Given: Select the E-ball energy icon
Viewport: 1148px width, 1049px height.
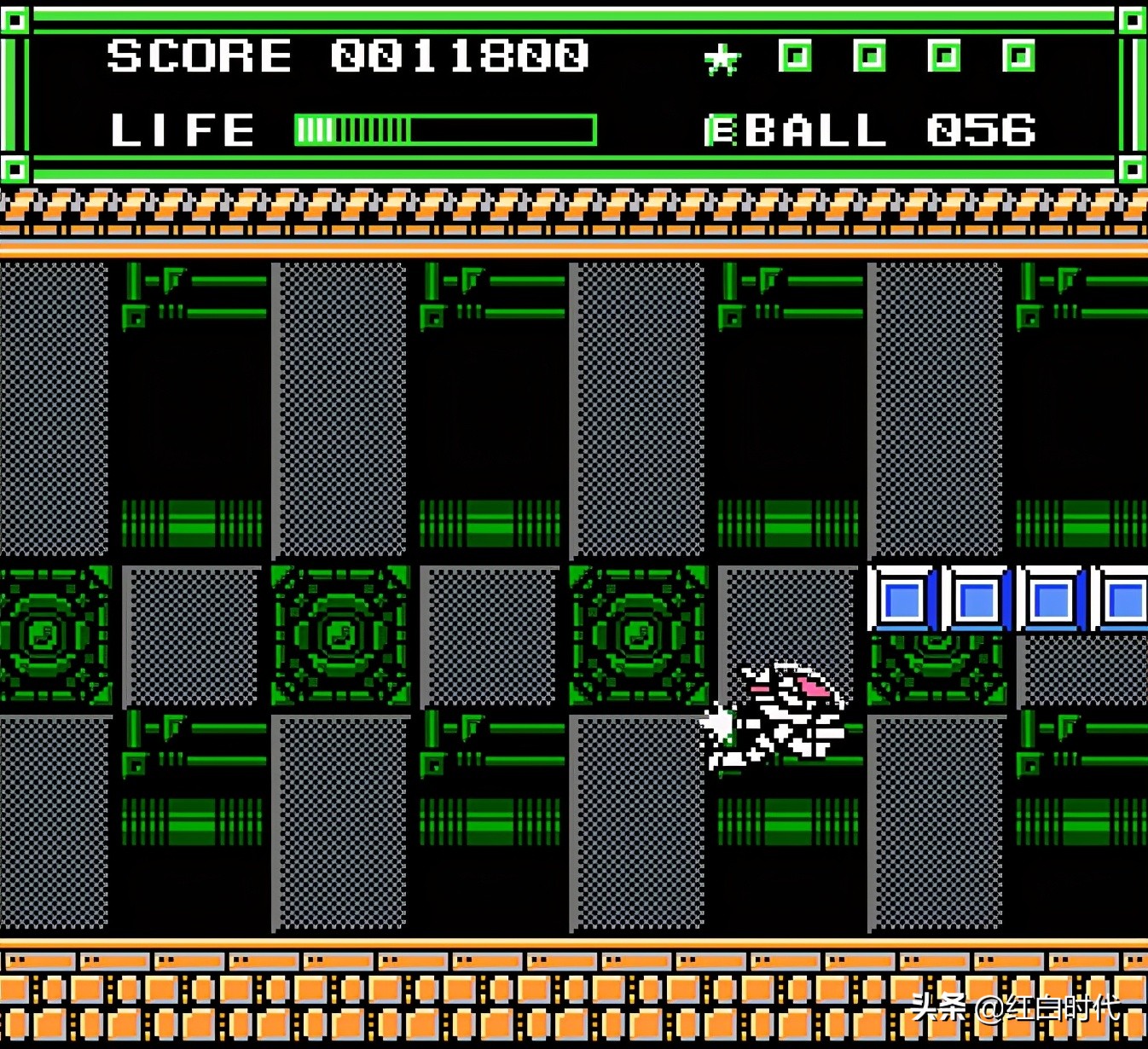Looking at the screenshot, I should click(x=721, y=131).
